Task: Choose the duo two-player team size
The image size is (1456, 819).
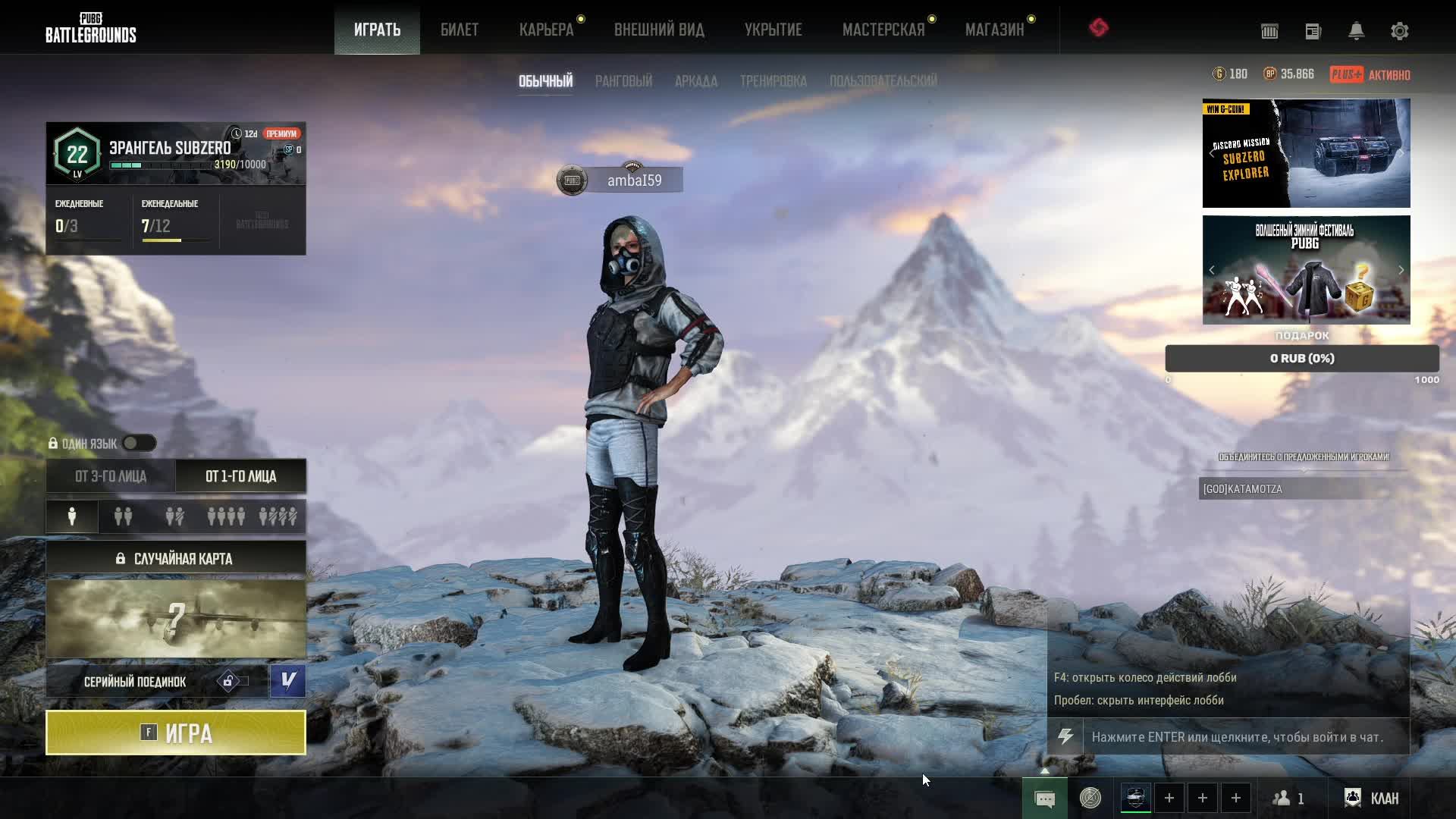Action: coord(123,516)
